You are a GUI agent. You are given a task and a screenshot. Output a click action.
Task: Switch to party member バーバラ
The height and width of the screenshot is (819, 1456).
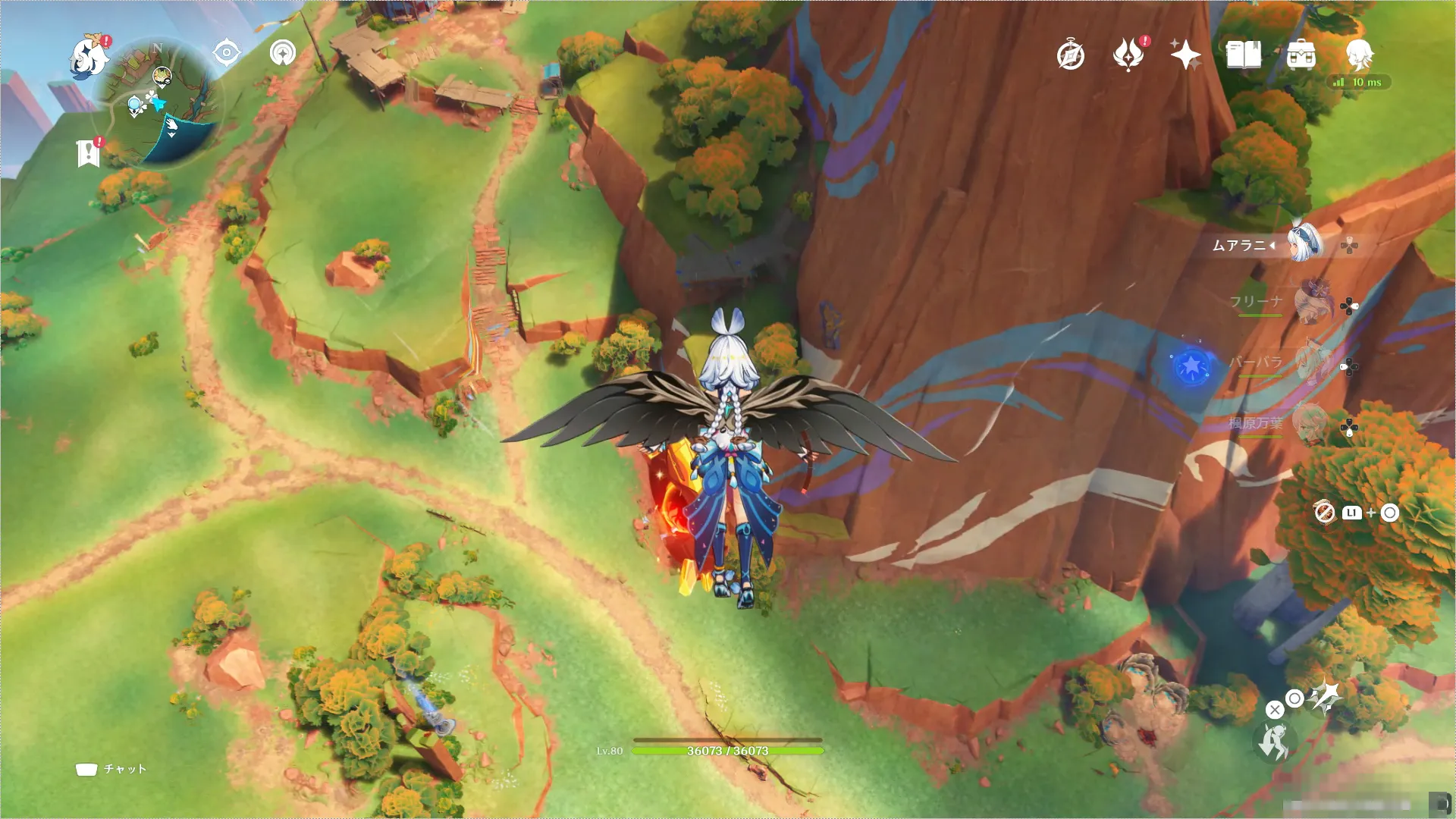(x=1313, y=364)
